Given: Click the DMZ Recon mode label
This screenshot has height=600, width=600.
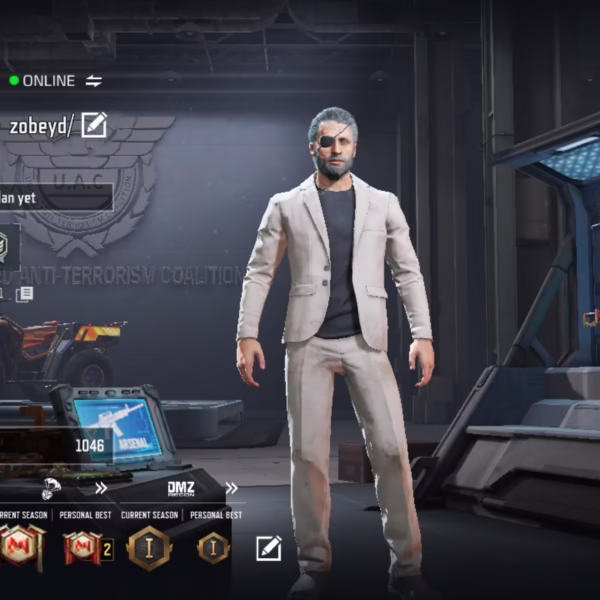Looking at the screenshot, I should (x=181, y=489).
